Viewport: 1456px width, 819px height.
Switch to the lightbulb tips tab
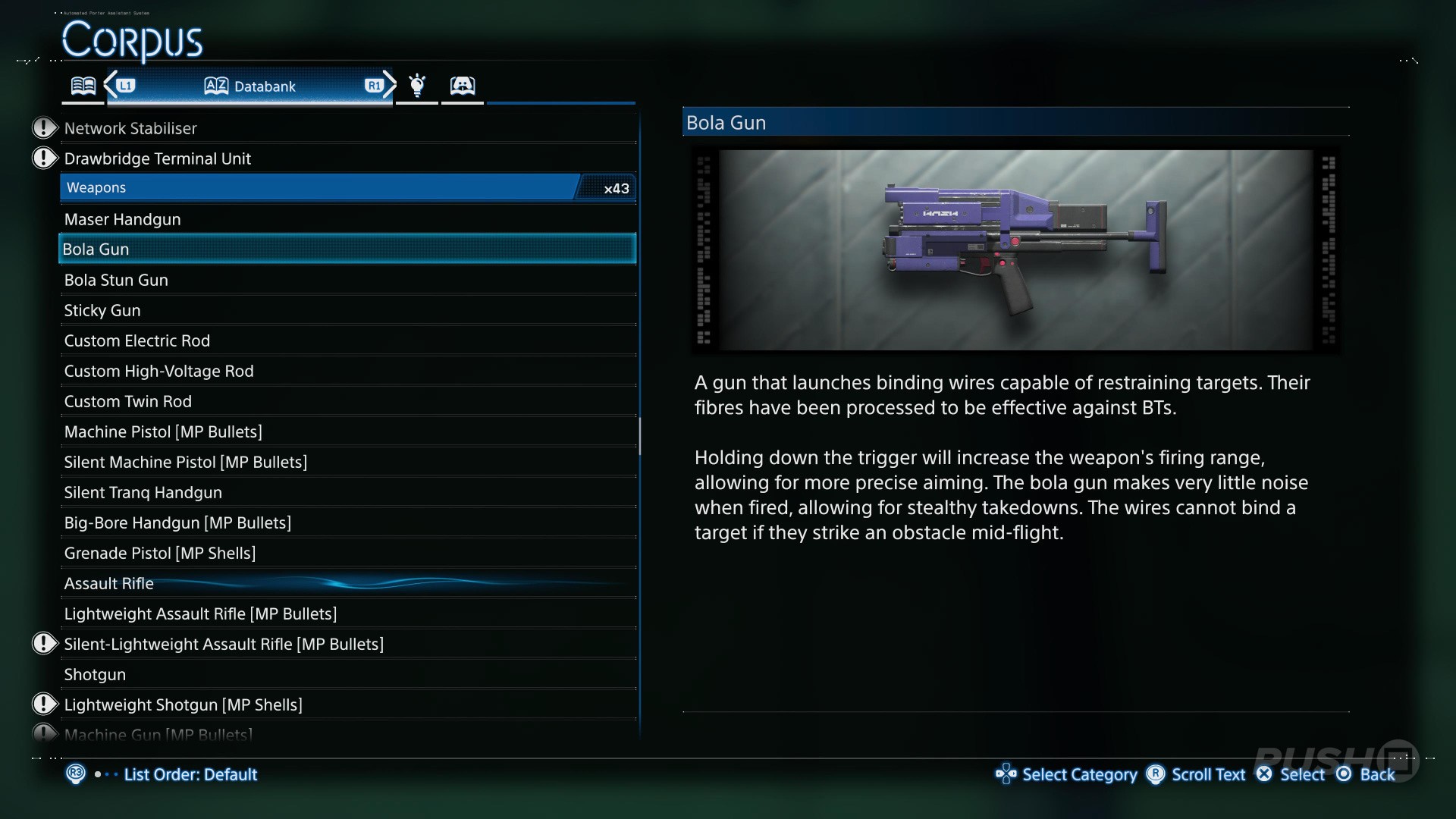pyautogui.click(x=417, y=86)
